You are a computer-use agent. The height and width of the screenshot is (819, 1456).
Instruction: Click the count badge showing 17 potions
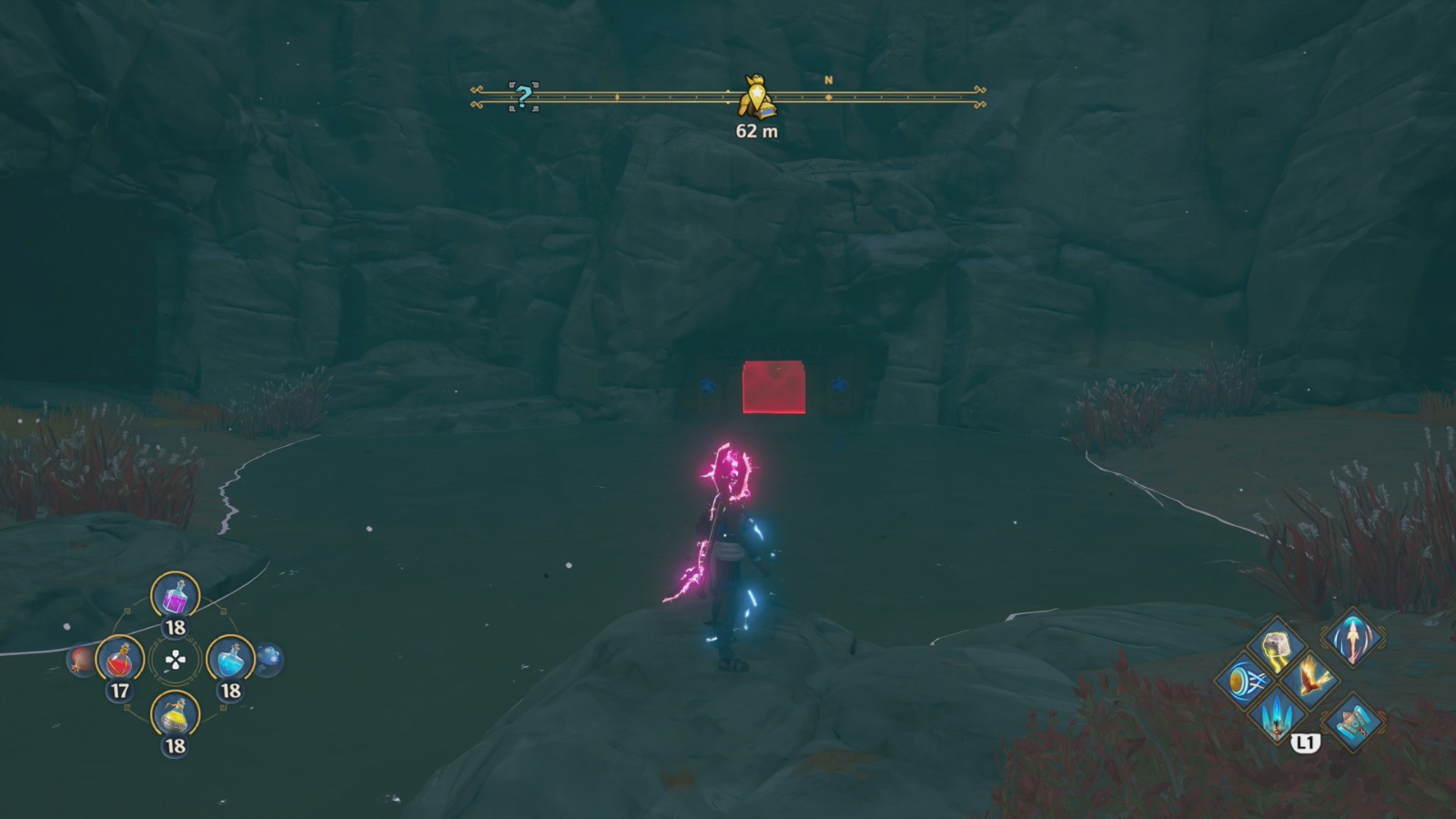(119, 689)
